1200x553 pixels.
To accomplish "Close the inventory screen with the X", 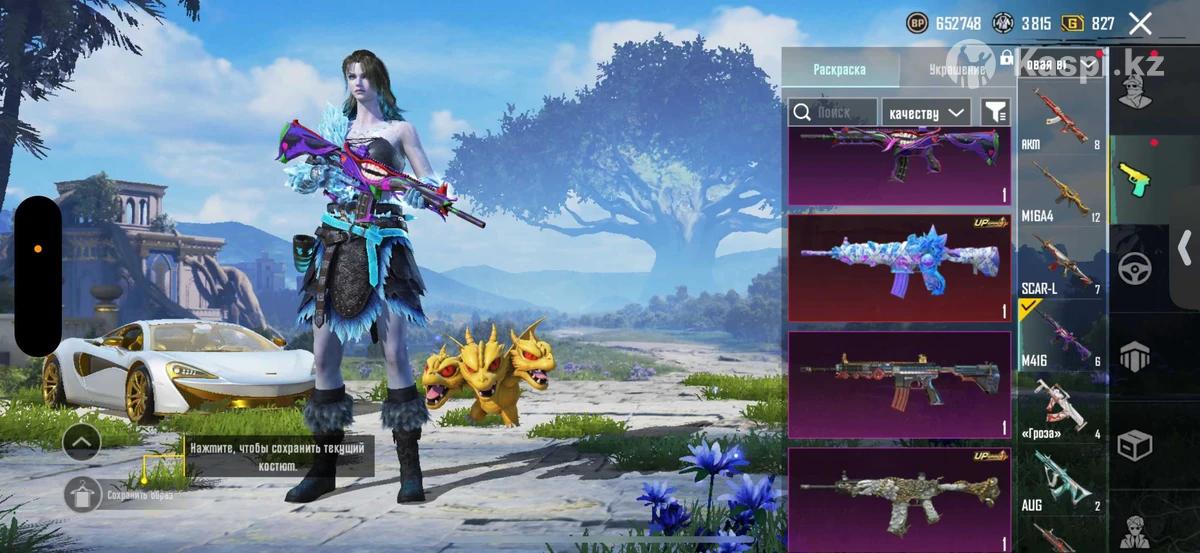I will 1140,24.
